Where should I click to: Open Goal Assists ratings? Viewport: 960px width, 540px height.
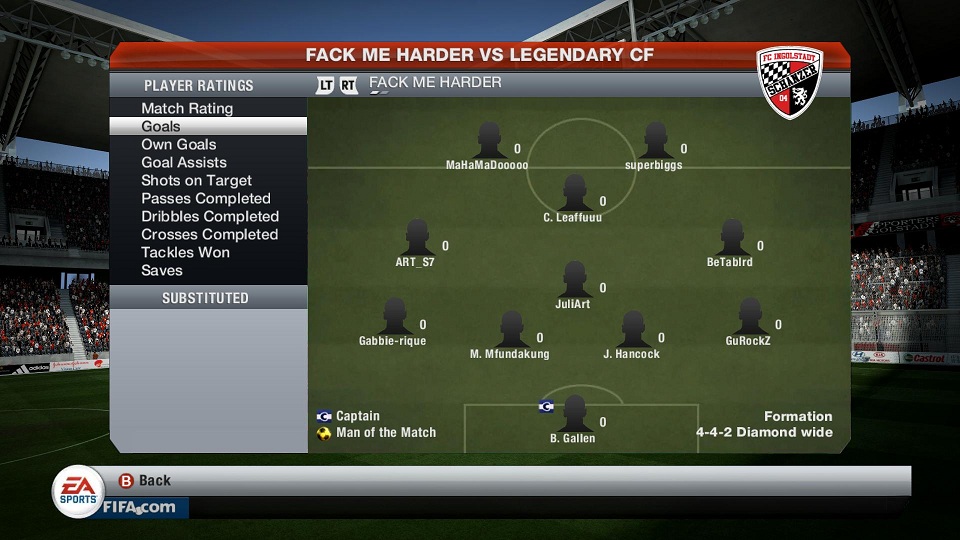pos(184,162)
